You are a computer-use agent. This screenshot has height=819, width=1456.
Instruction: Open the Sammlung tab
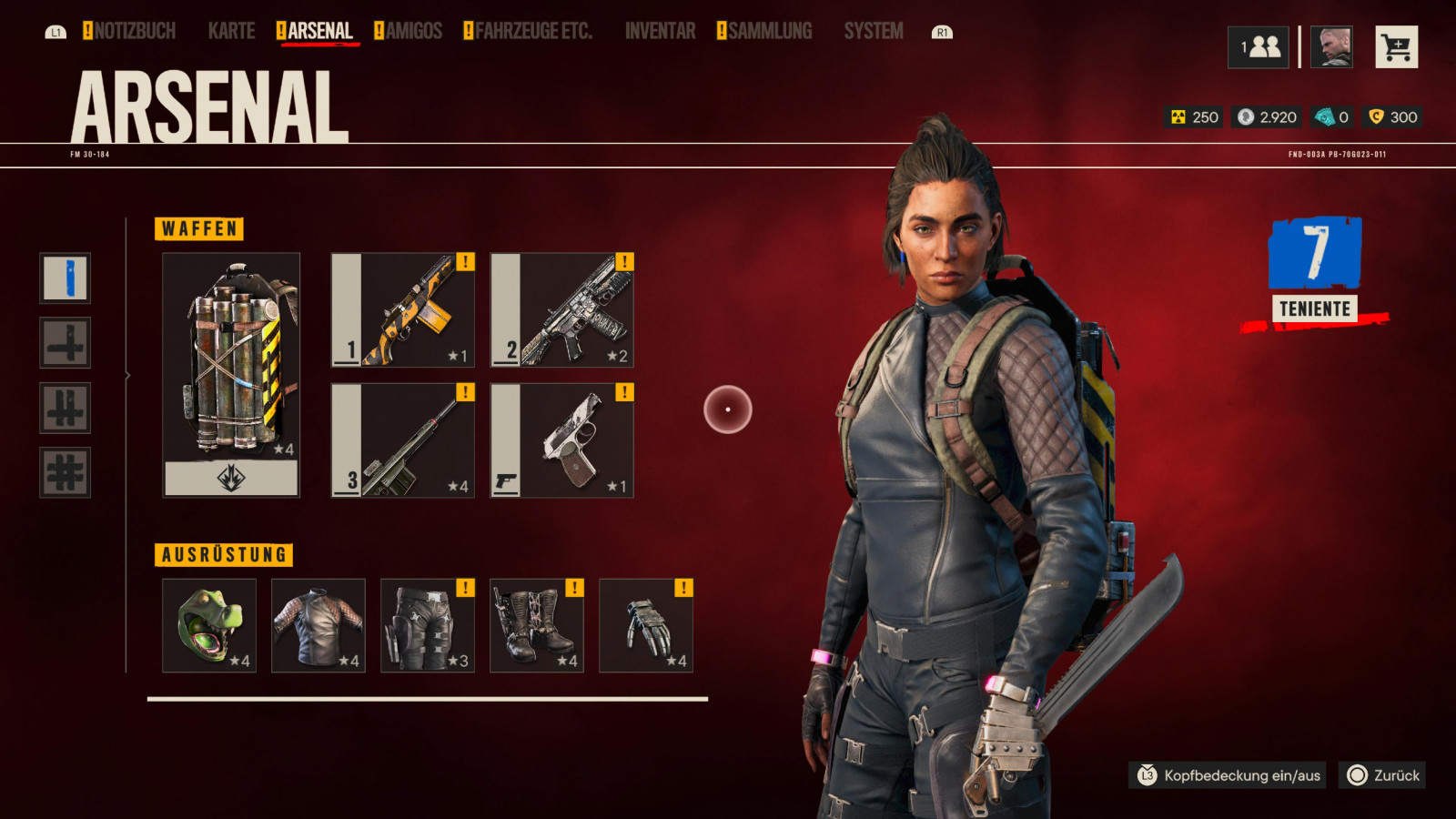pyautogui.click(x=769, y=32)
